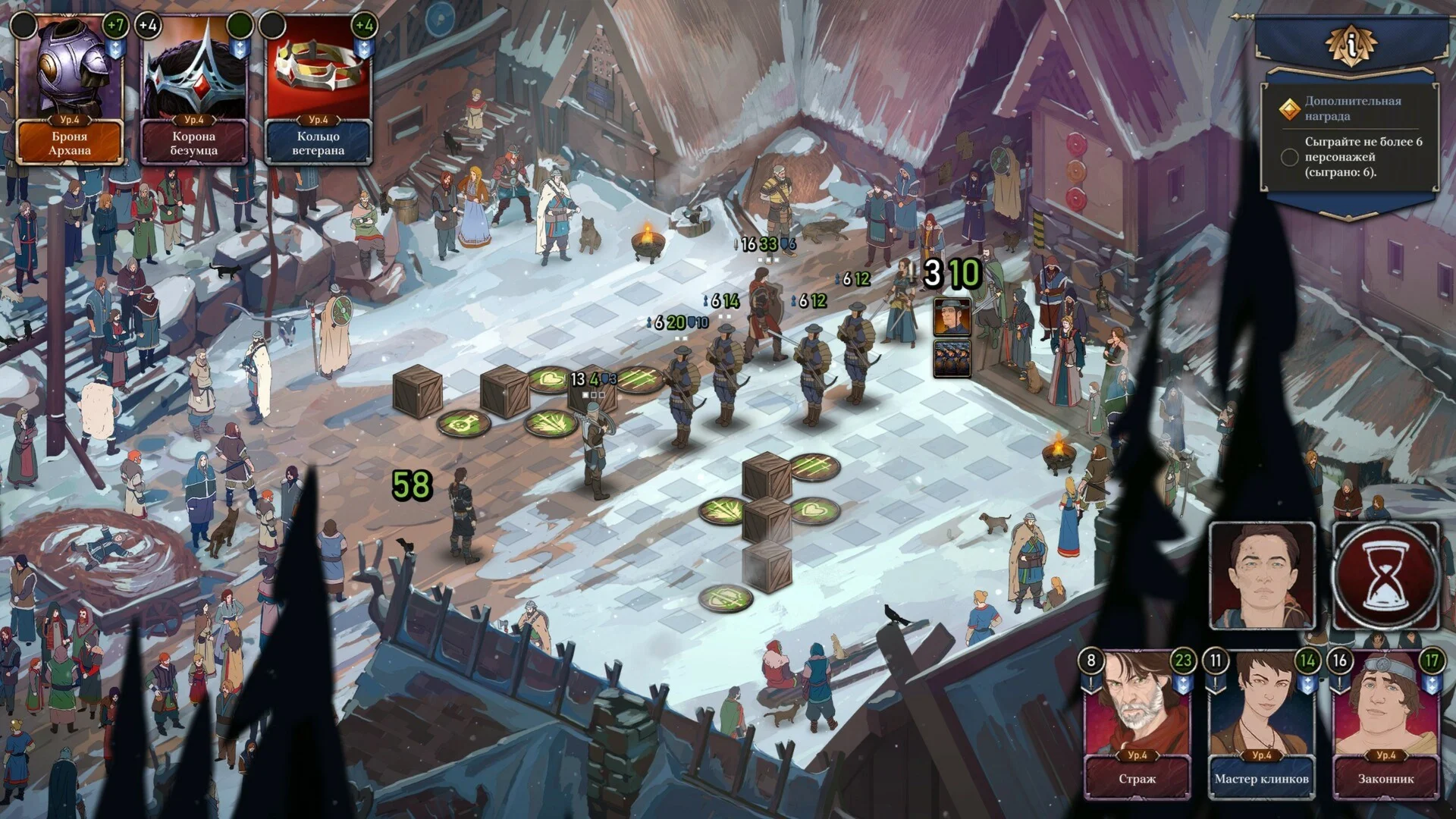
Task: Open the info emblem button
Action: pos(1351,45)
